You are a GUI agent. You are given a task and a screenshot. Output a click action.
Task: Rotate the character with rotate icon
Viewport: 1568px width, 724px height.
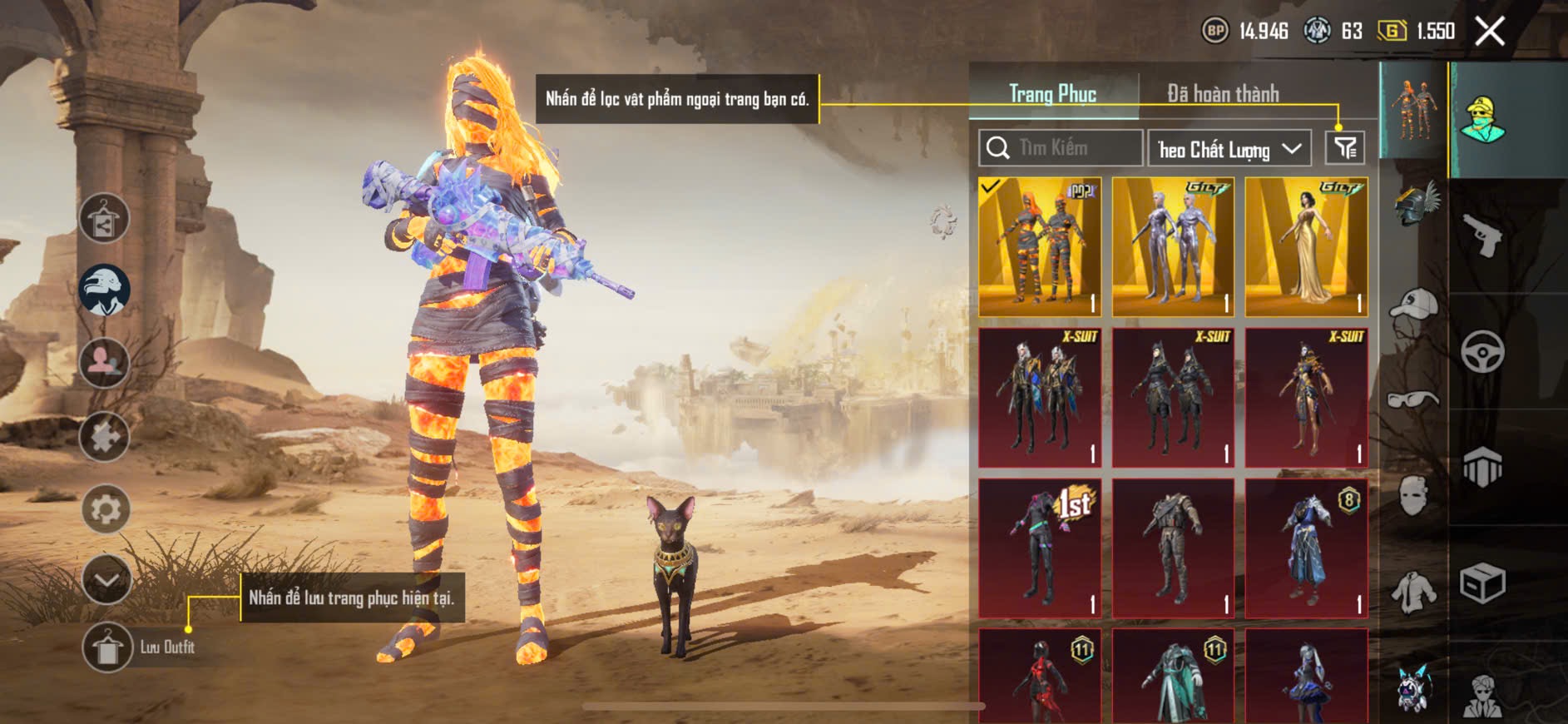point(943,222)
